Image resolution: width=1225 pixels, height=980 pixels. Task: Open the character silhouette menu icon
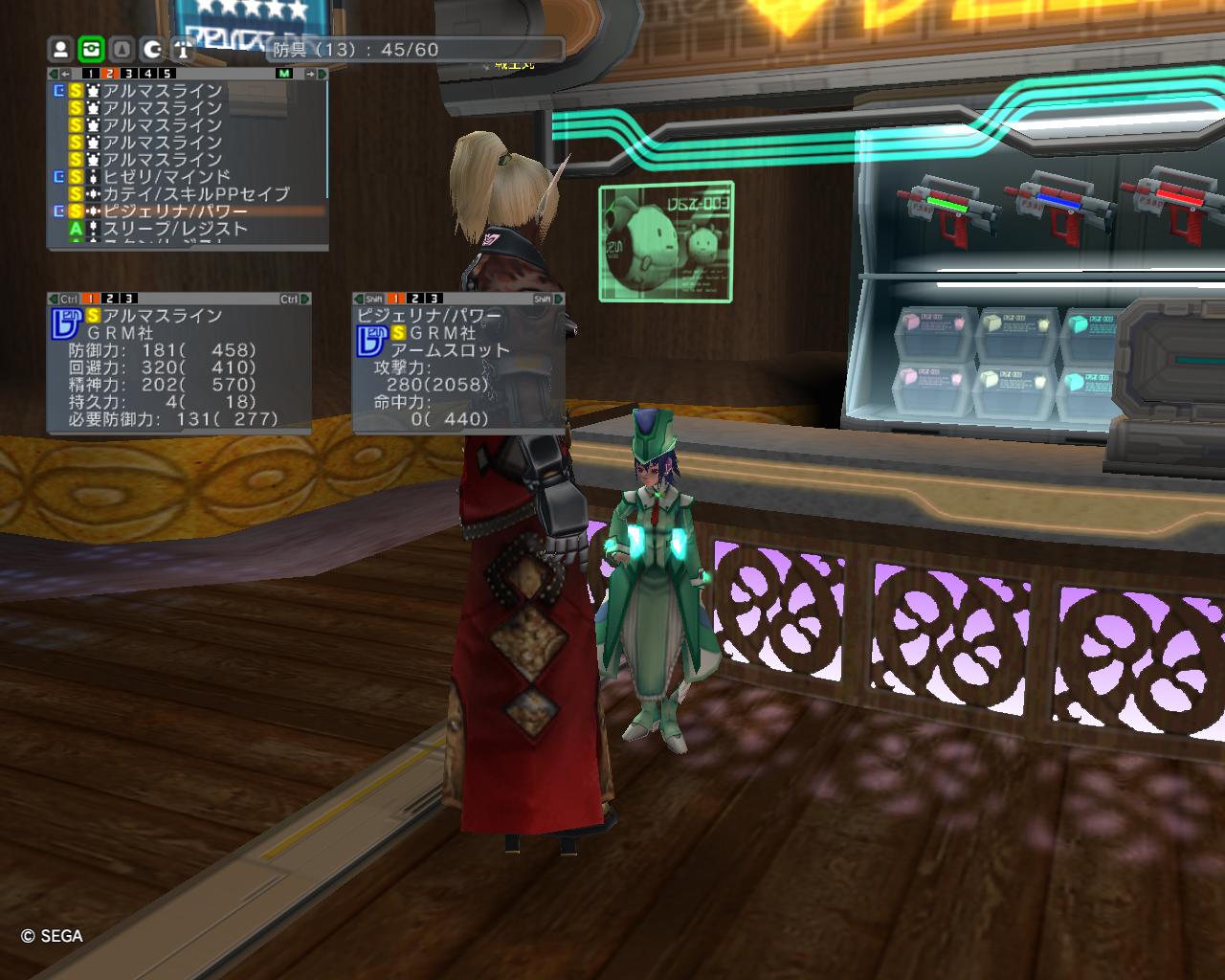tap(60, 49)
